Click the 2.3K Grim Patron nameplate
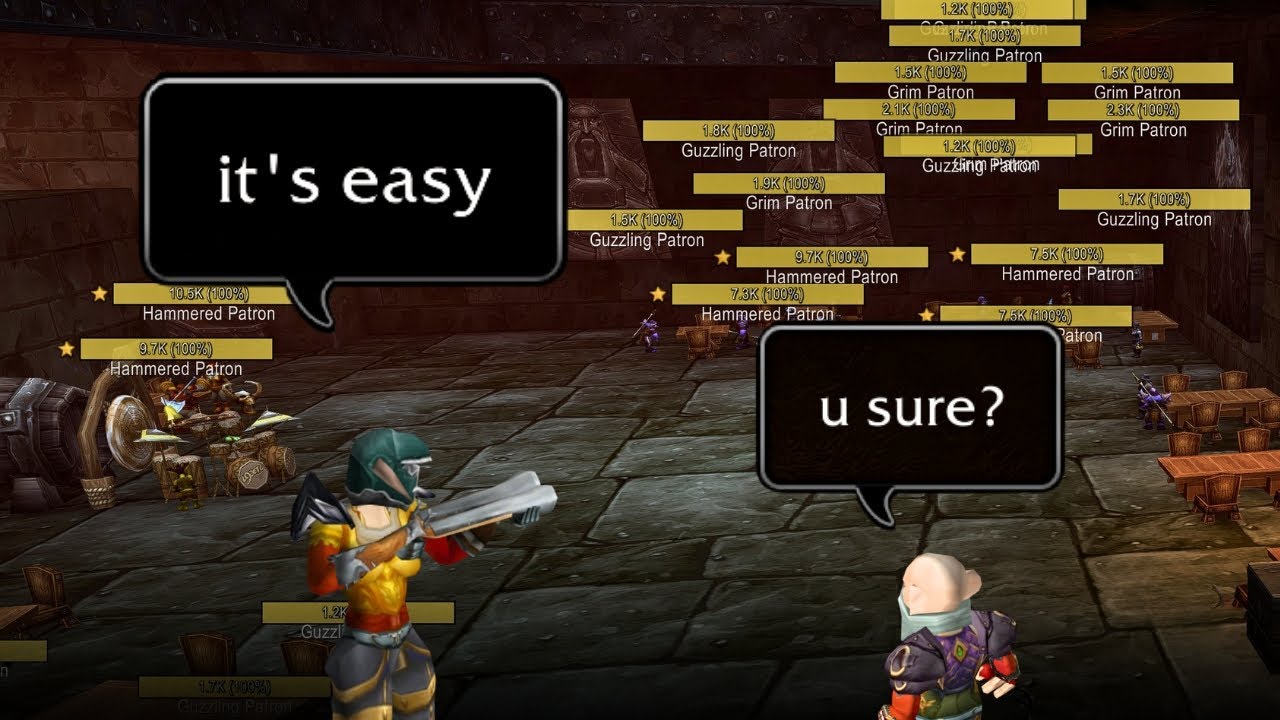The height and width of the screenshot is (720, 1280). pos(1143,110)
